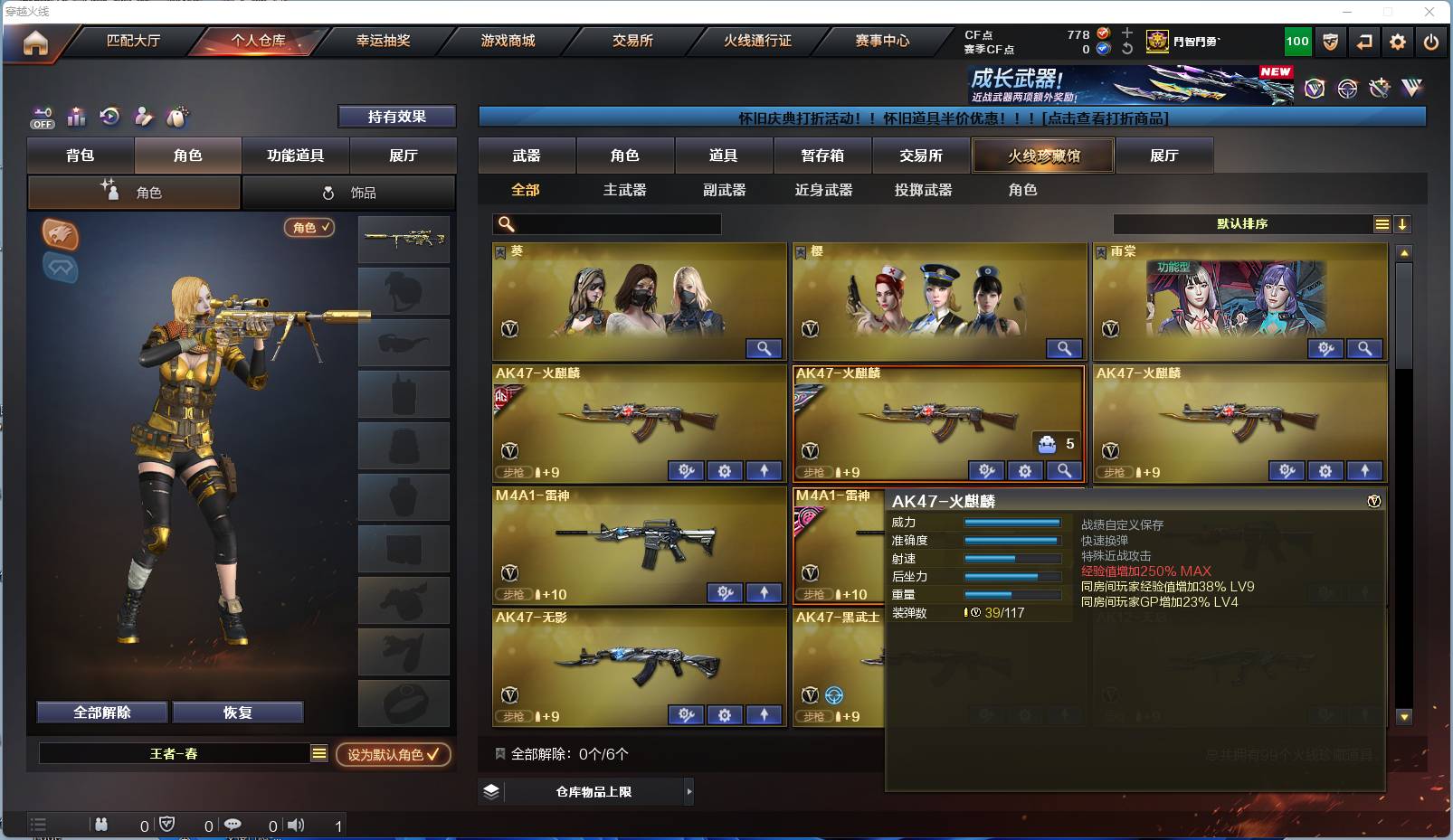Select the ranking stats icon in top-left toolbar

[76, 117]
